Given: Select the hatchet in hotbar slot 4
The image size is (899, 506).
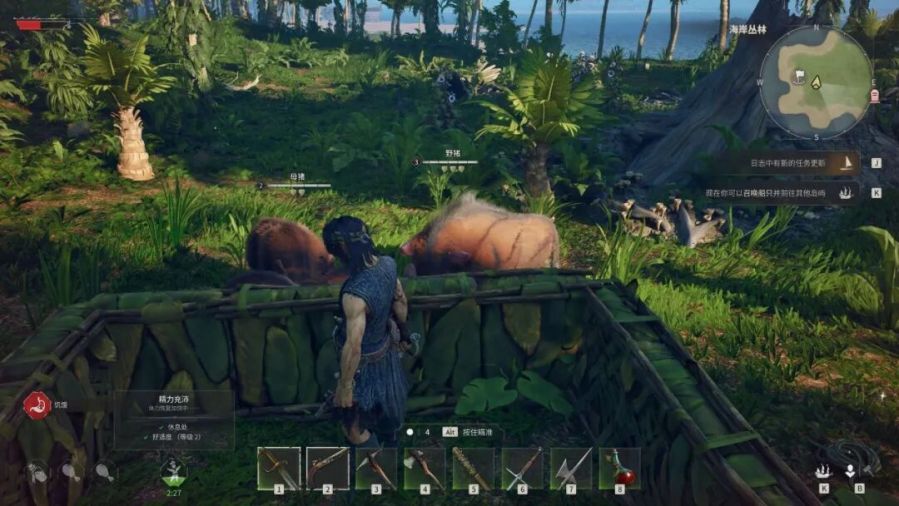Looking at the screenshot, I should (x=425, y=468).
